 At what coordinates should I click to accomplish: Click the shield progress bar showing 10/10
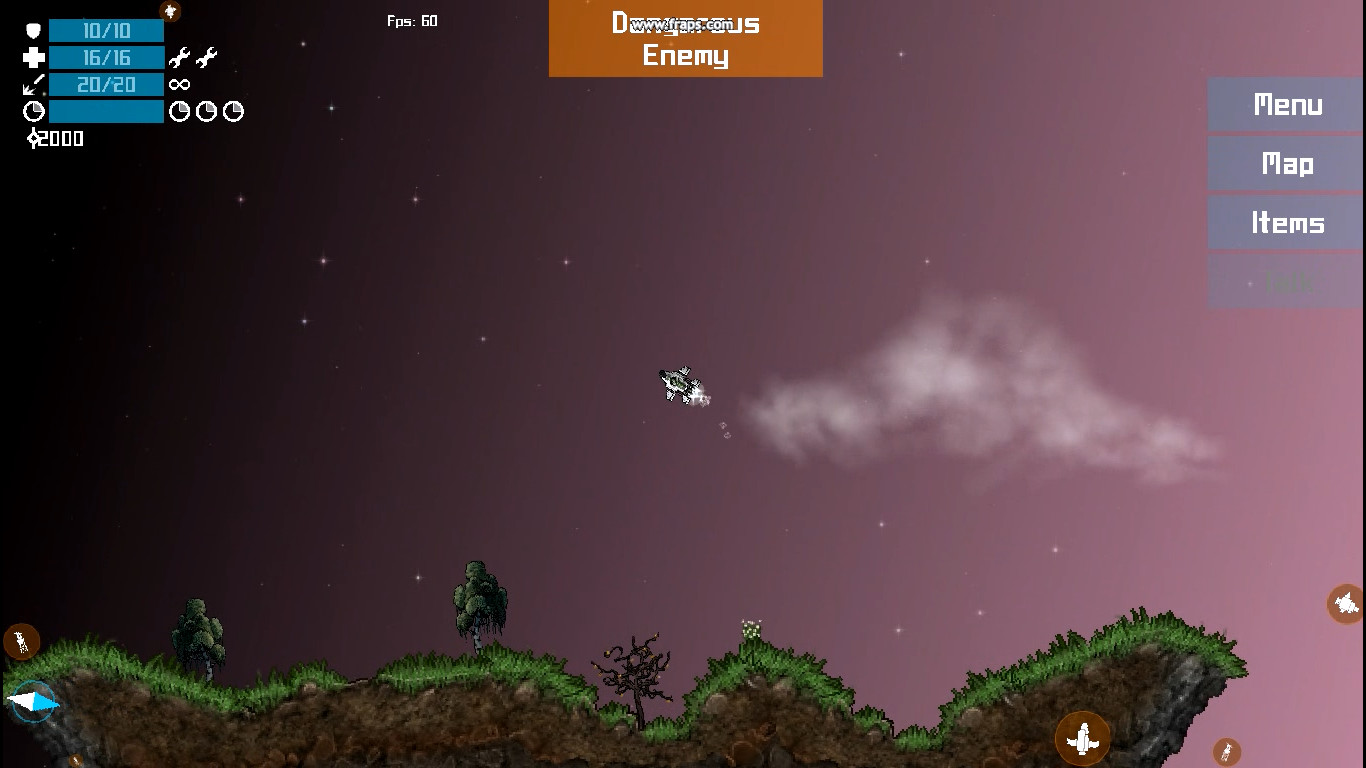105,30
